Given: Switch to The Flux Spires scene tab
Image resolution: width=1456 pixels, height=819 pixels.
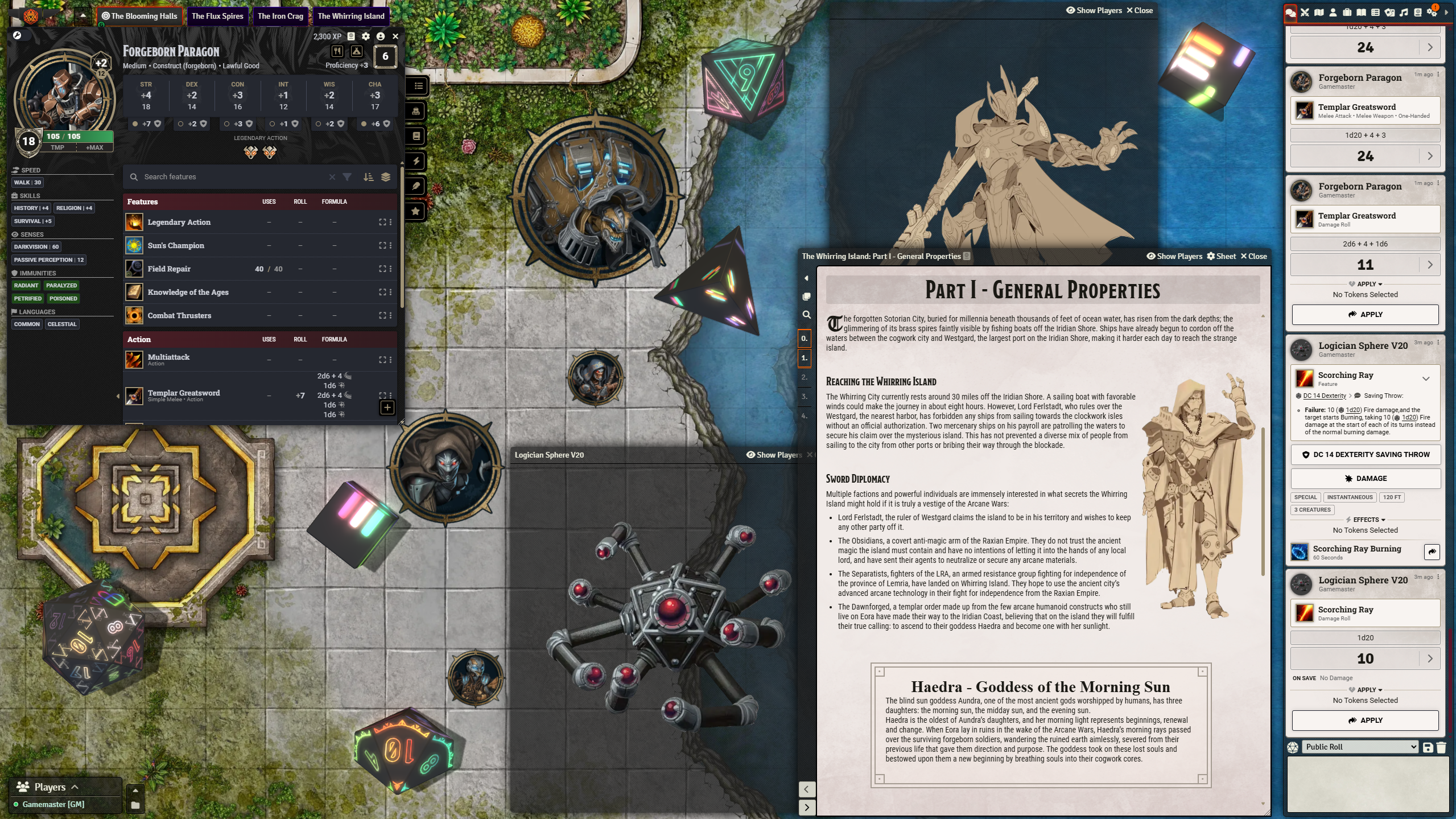Looking at the screenshot, I should pyautogui.click(x=217, y=16).
